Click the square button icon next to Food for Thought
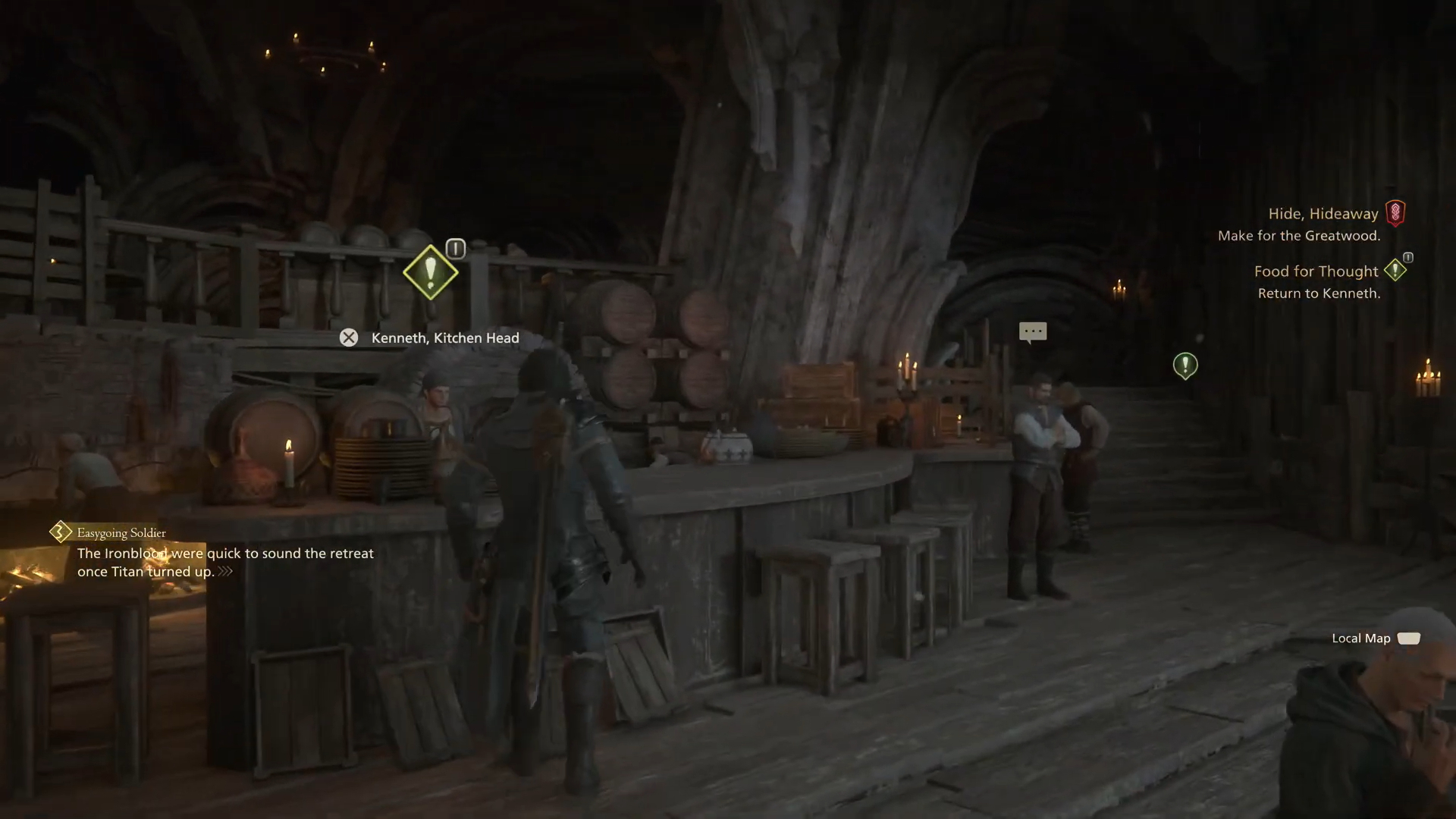 [1407, 258]
